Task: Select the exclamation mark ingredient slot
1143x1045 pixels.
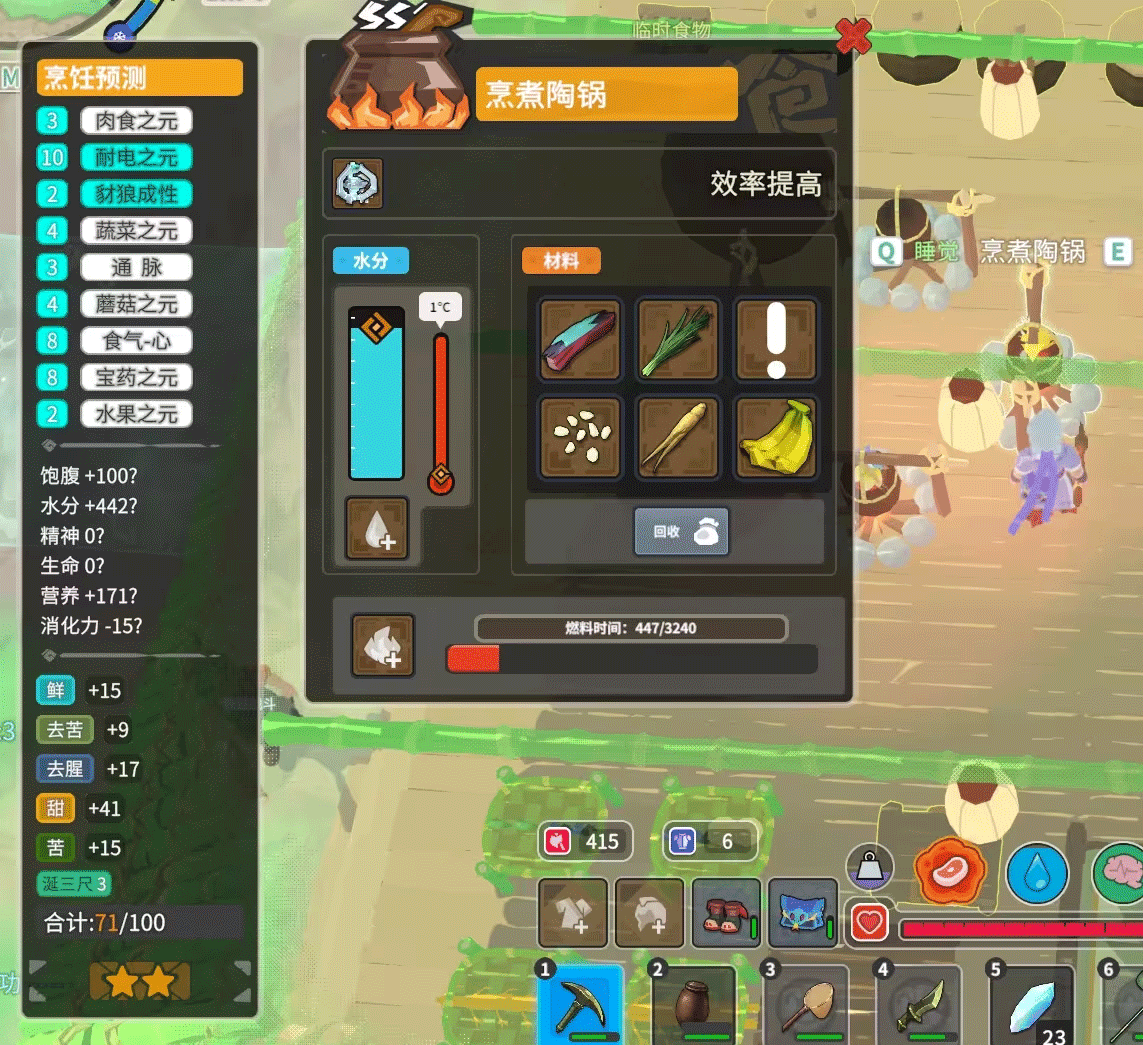Action: [776, 339]
